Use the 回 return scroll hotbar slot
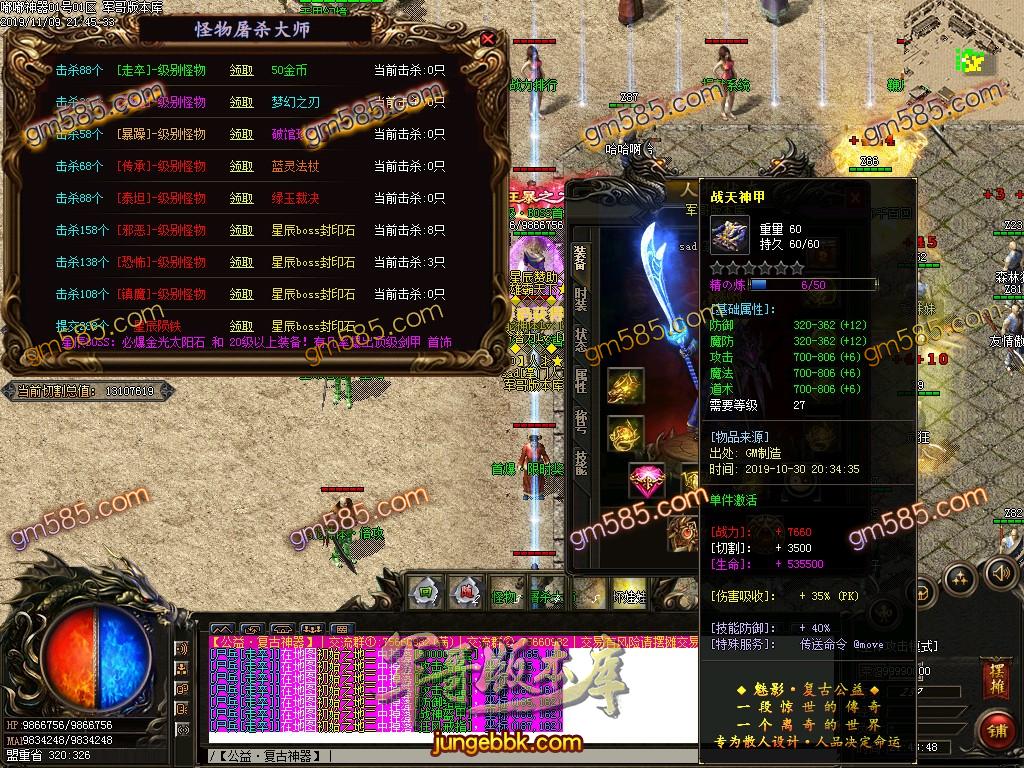 425,591
